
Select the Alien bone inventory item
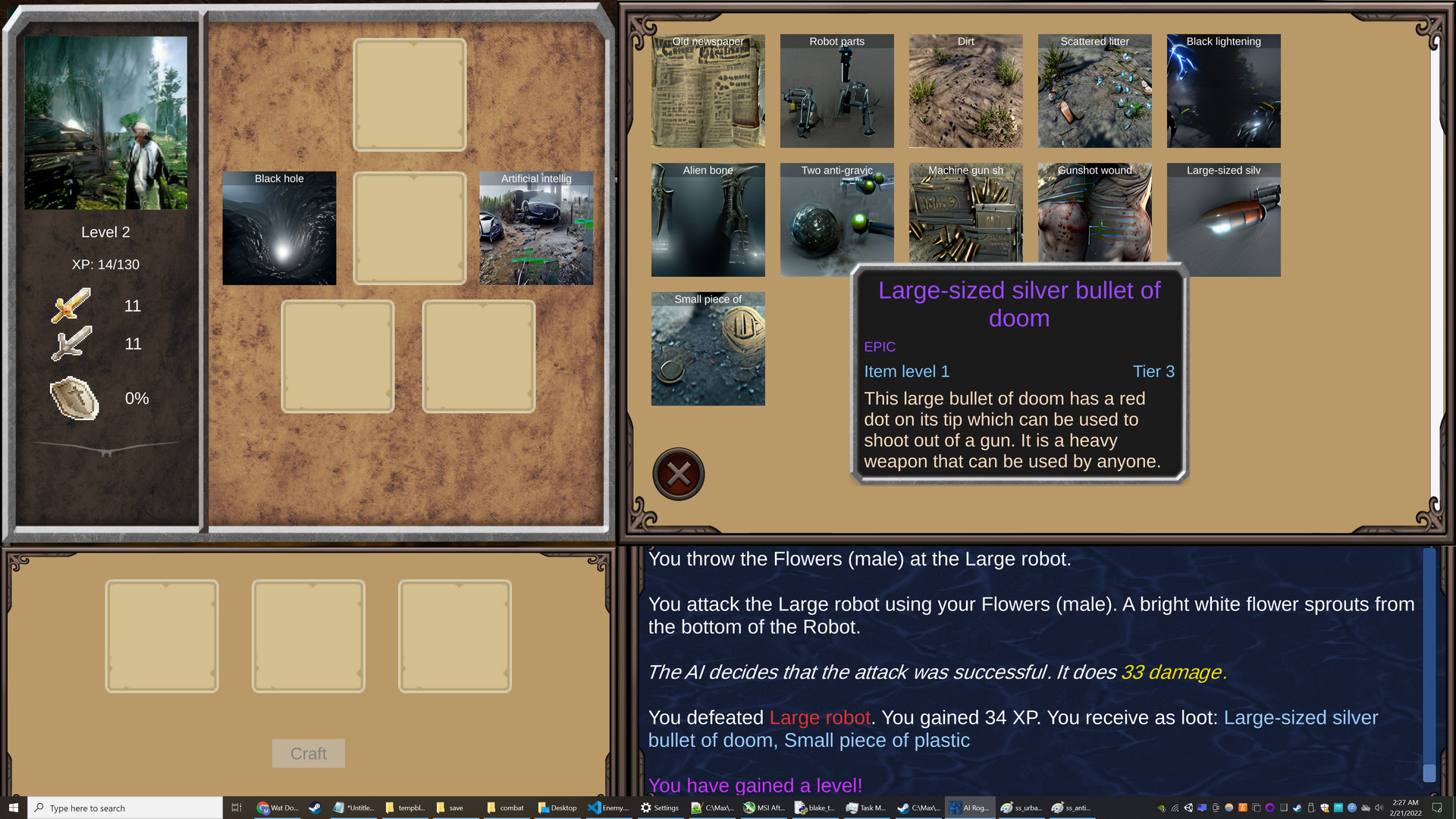pyautogui.click(x=708, y=220)
